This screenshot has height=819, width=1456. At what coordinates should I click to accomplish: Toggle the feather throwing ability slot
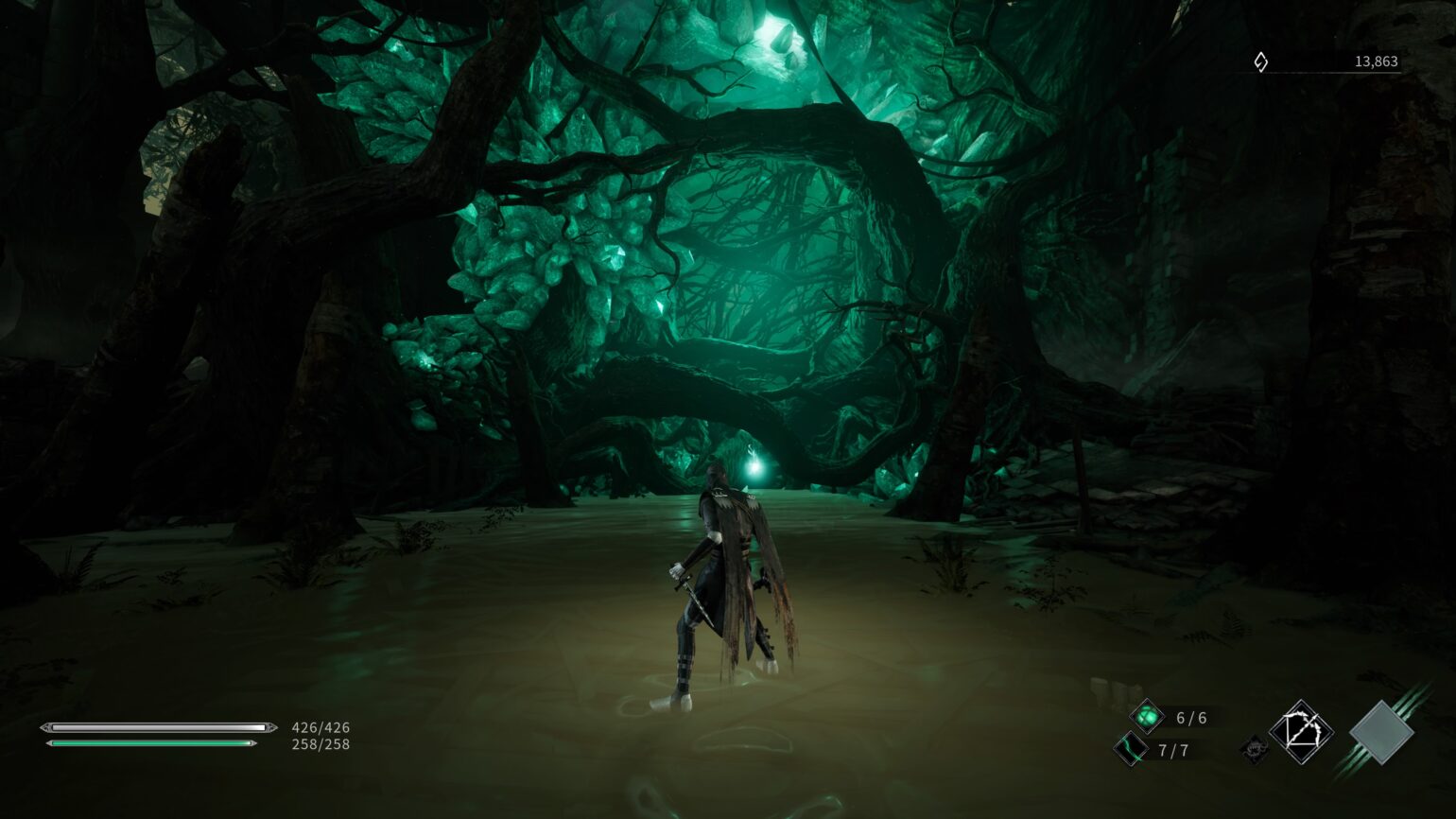tap(1129, 750)
